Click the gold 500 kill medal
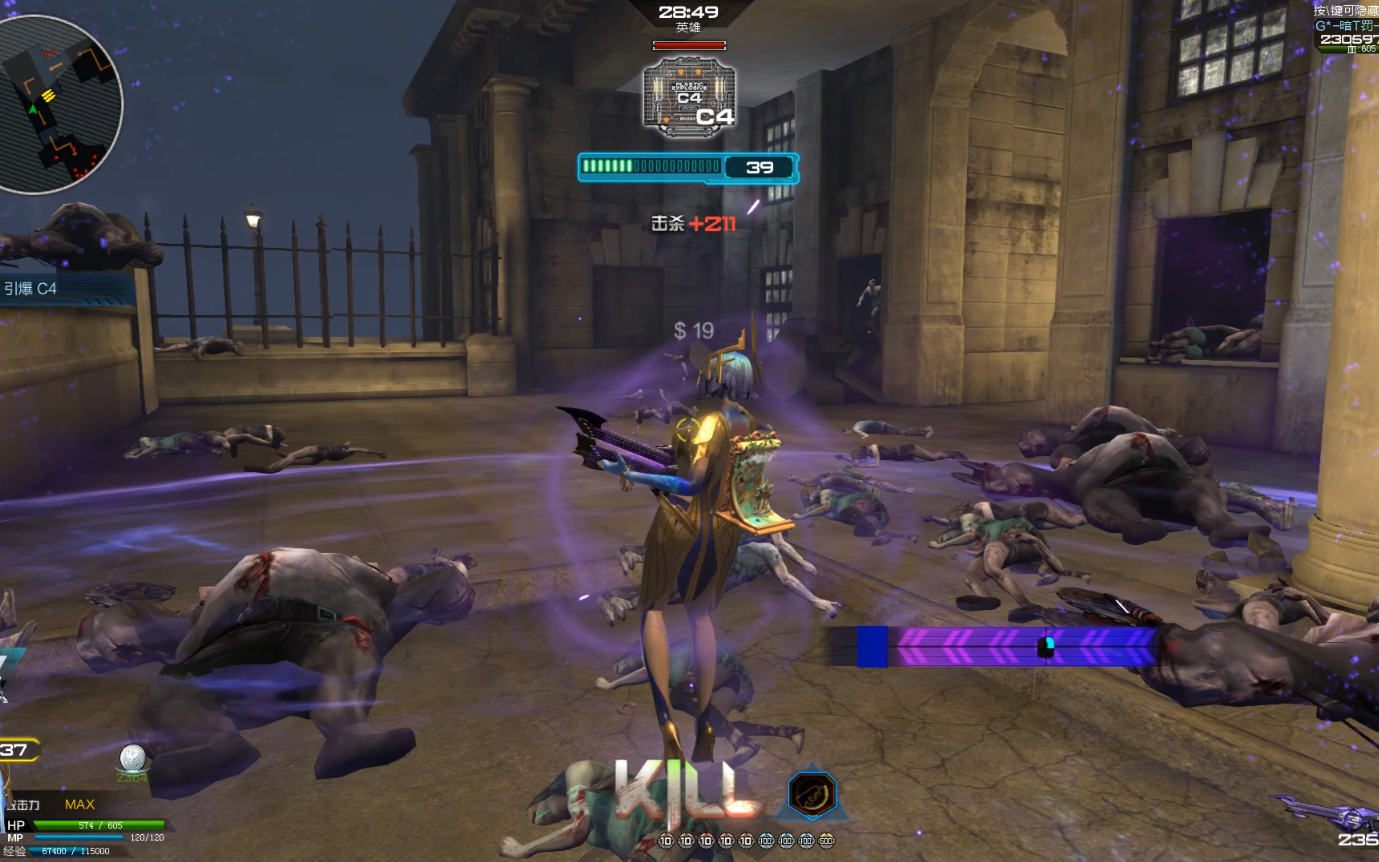The width and height of the screenshot is (1379, 862). [826, 841]
